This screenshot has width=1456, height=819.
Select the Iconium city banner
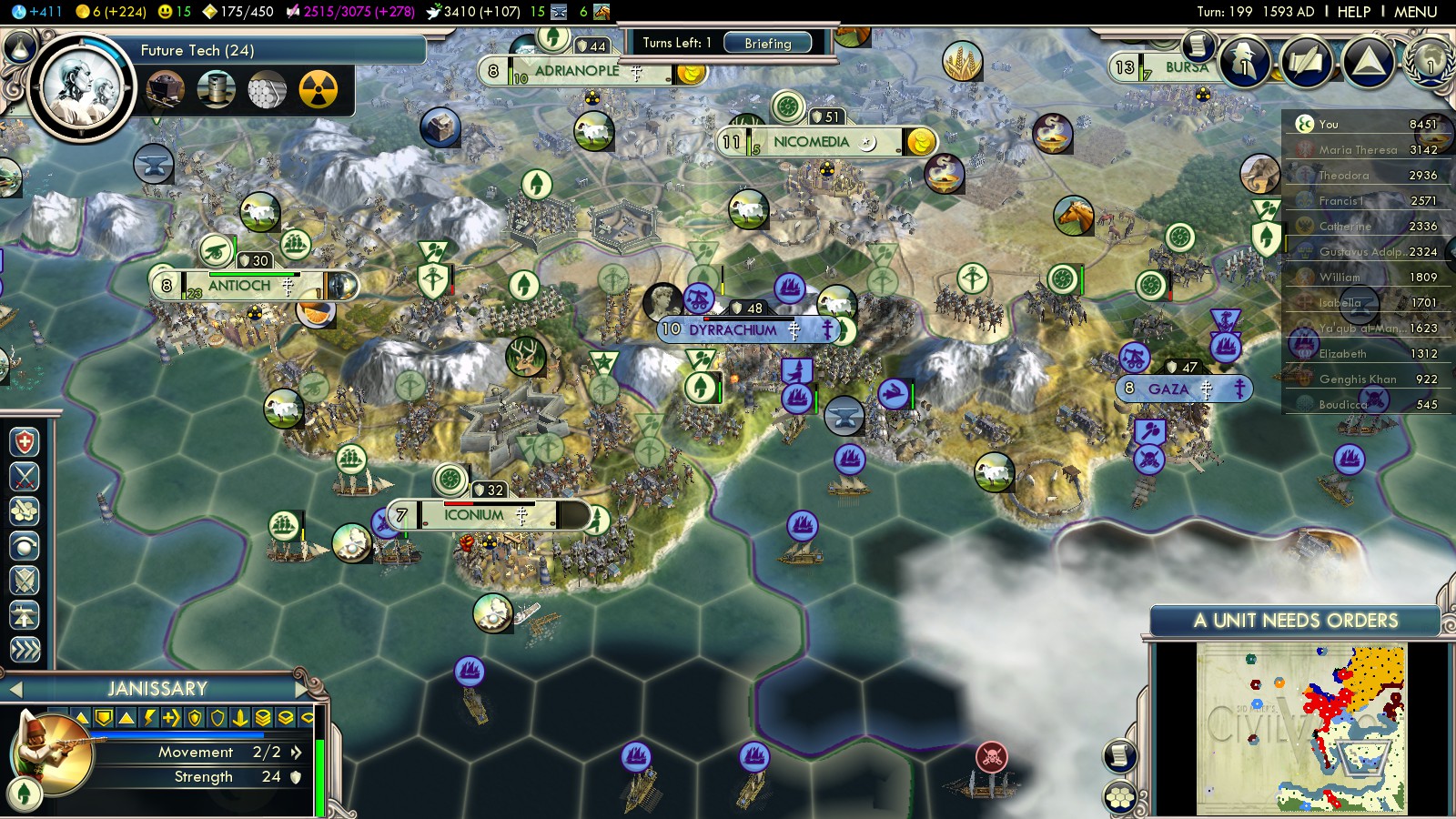pos(473,515)
